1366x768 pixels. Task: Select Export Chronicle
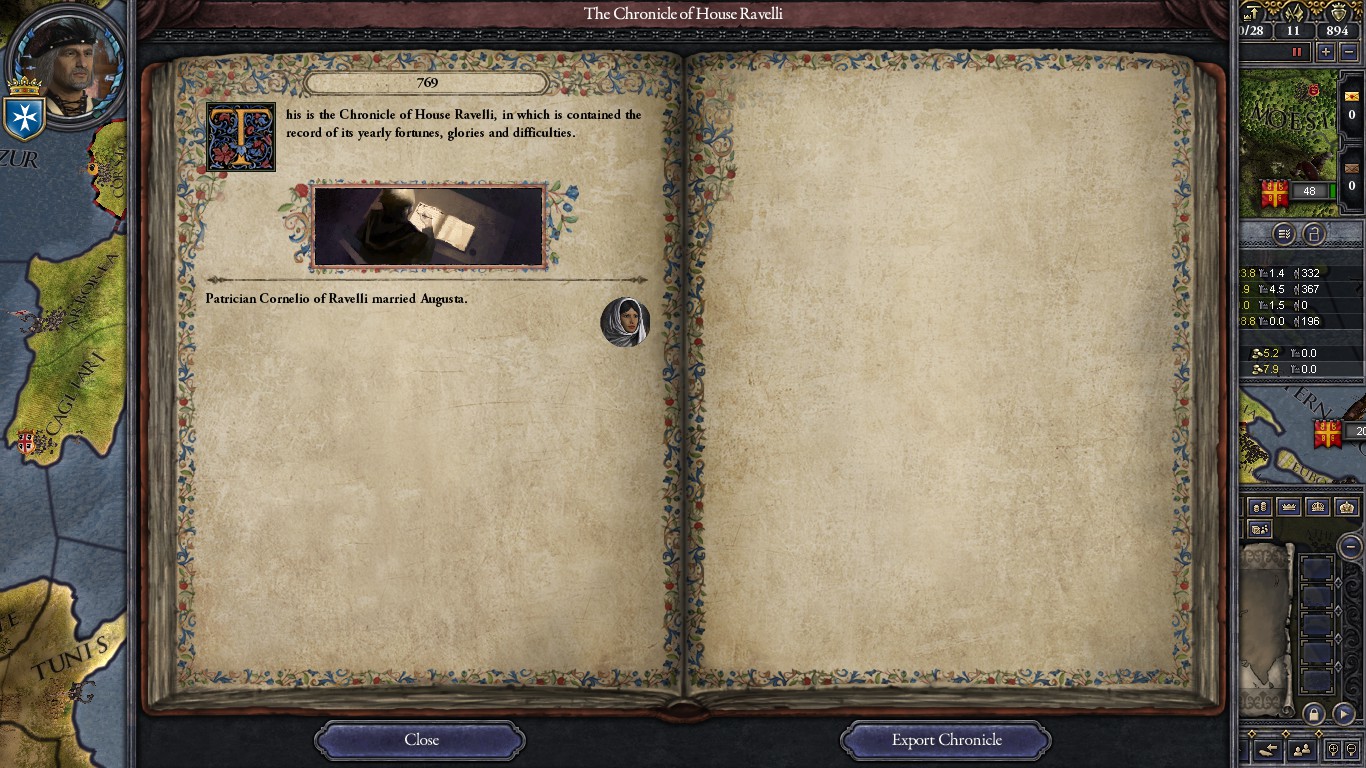944,740
